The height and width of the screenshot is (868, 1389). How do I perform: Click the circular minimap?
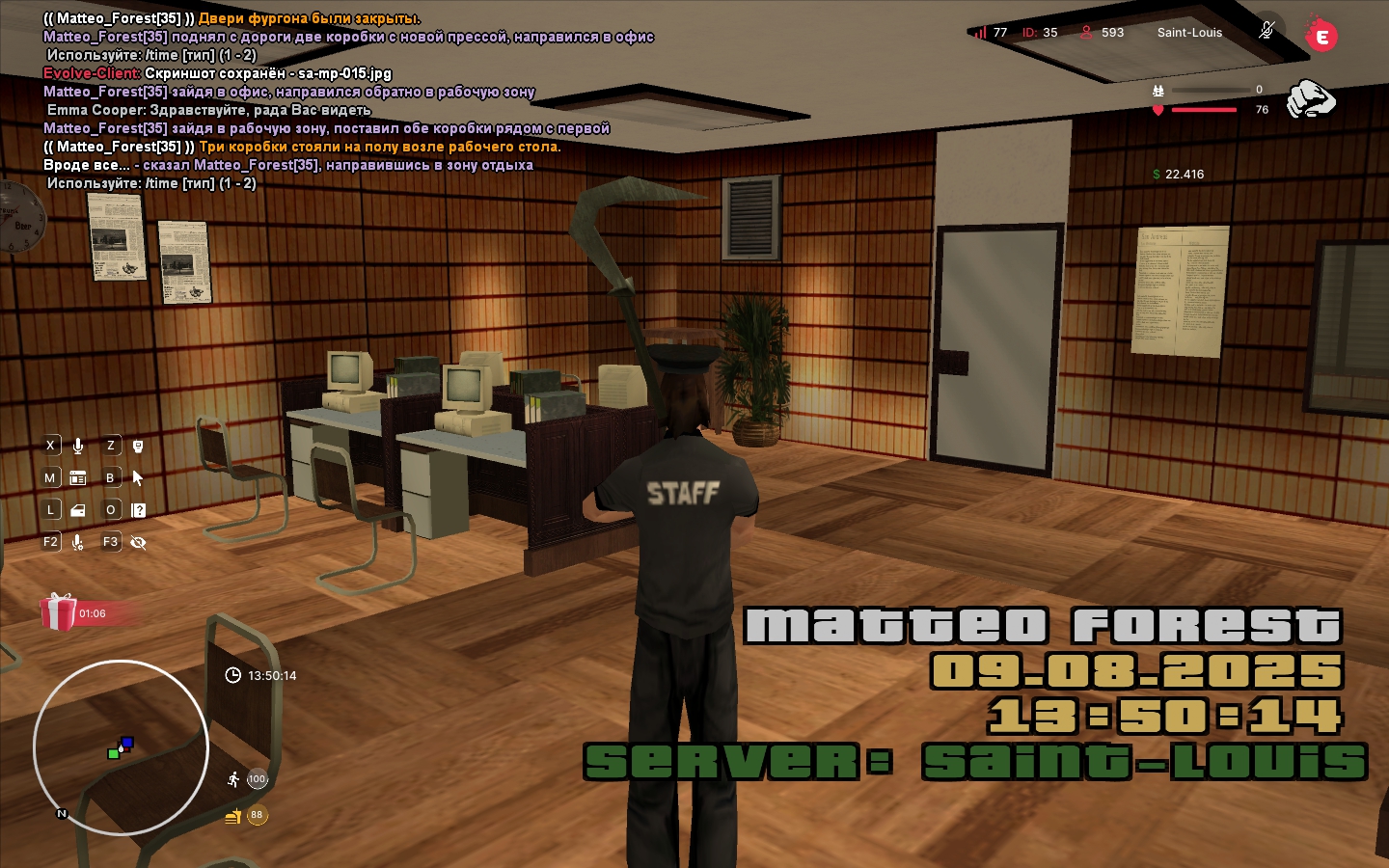(x=121, y=747)
